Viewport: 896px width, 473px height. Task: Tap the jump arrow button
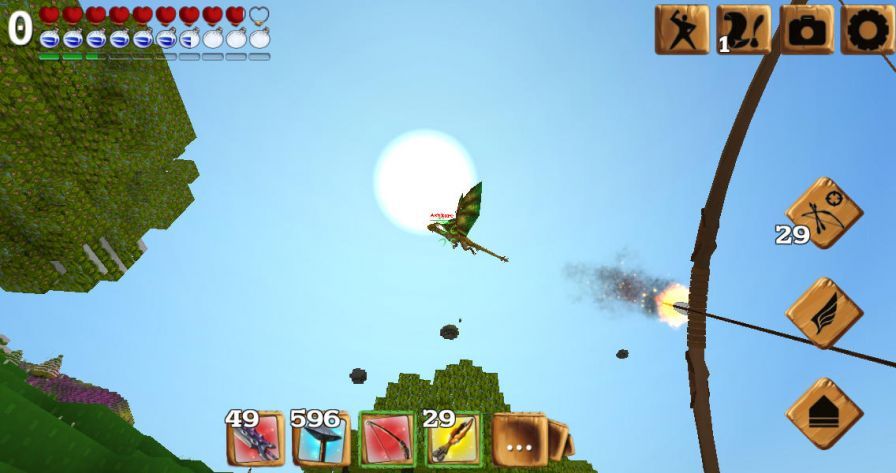824,413
